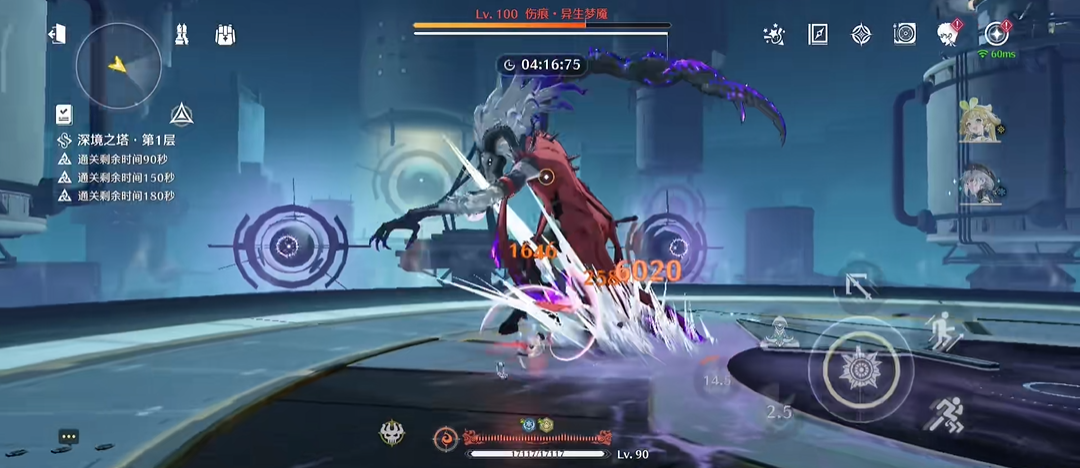Tap the running figure dodge button
This screenshot has width=1080, height=468.
click(943, 414)
